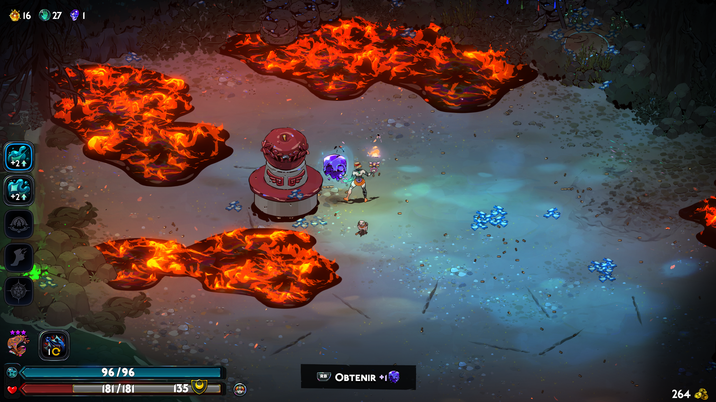Select the second +2 boon slot

(x=19, y=190)
